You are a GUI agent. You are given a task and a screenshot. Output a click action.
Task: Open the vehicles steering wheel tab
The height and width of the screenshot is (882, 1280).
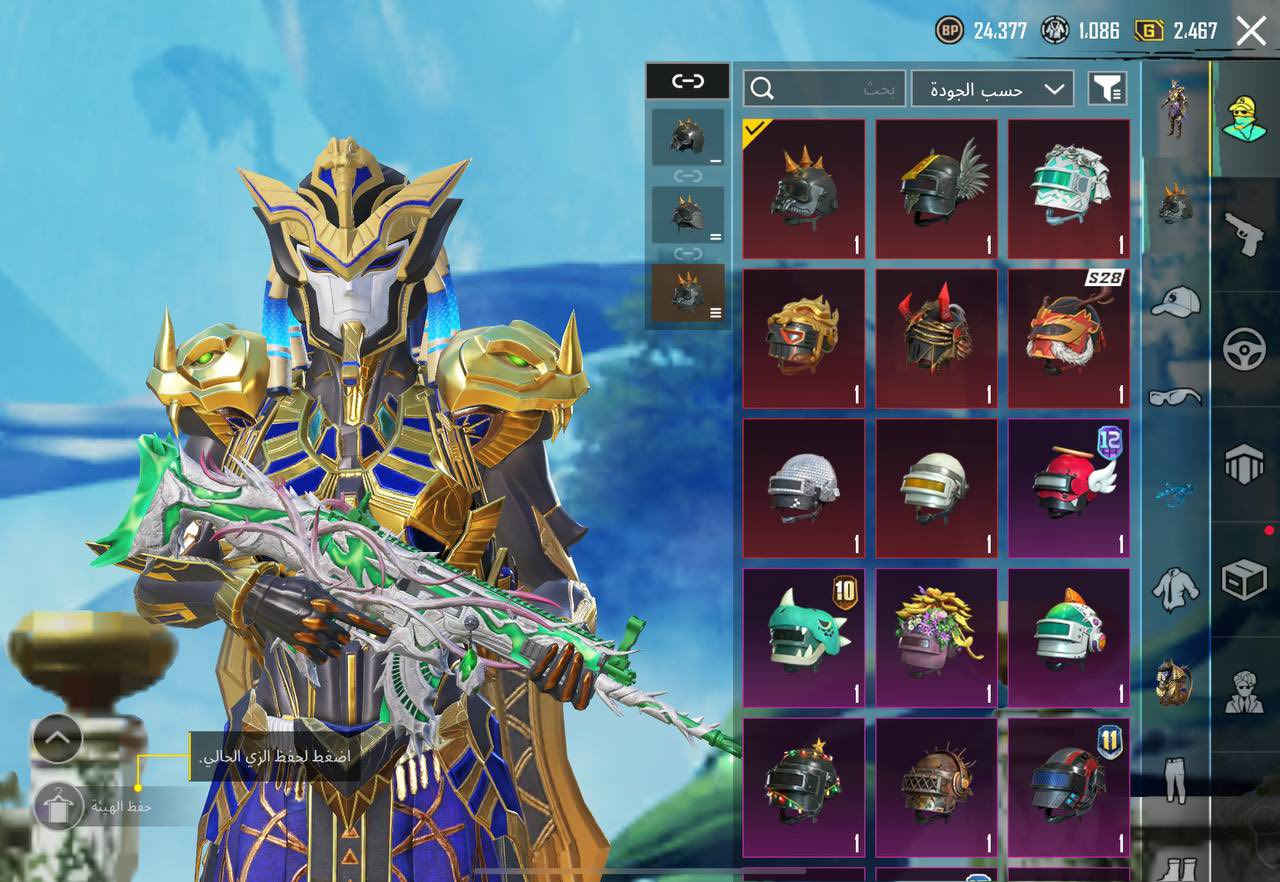click(x=1245, y=349)
